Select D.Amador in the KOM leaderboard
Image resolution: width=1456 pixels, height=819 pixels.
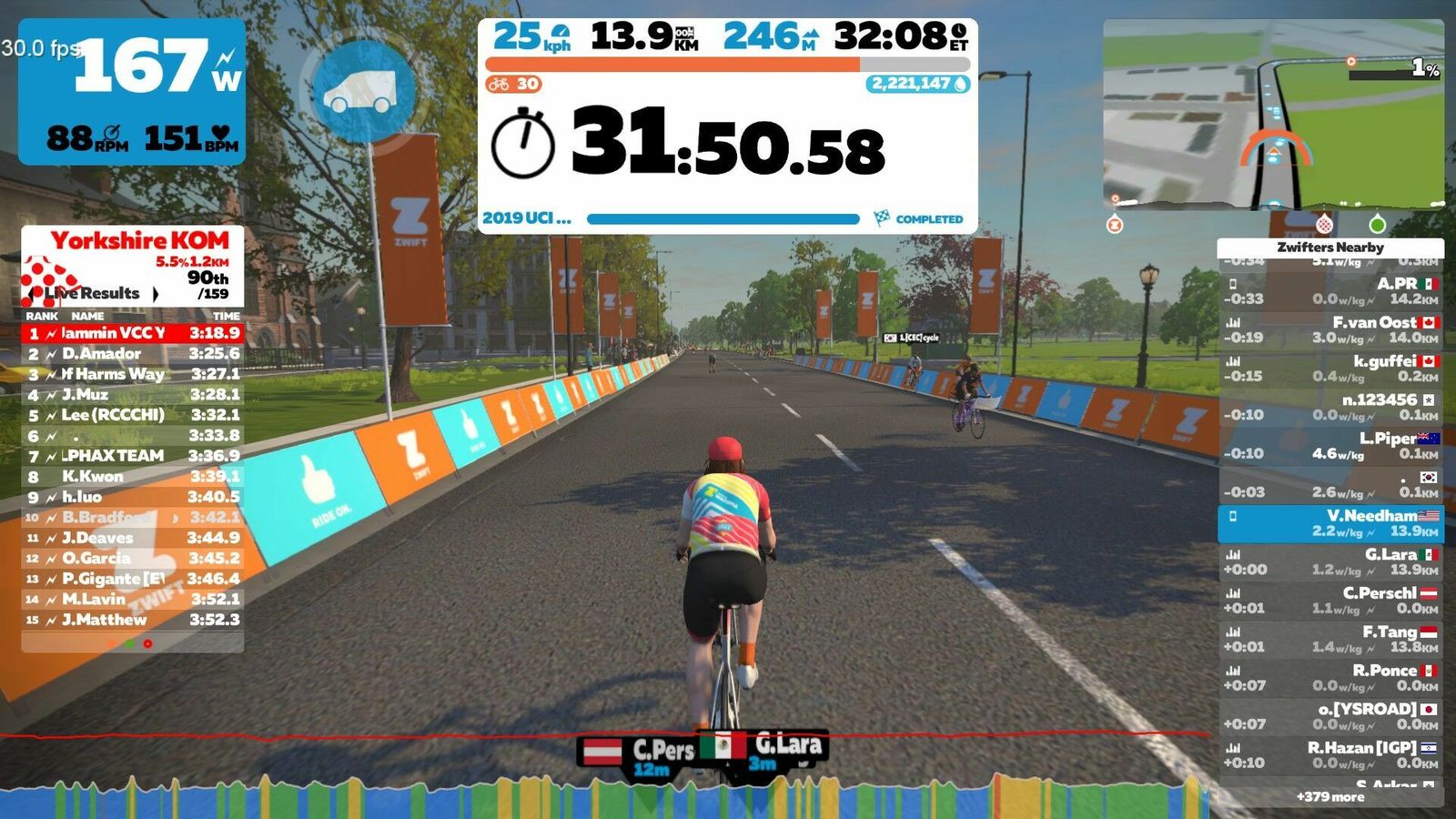click(133, 353)
